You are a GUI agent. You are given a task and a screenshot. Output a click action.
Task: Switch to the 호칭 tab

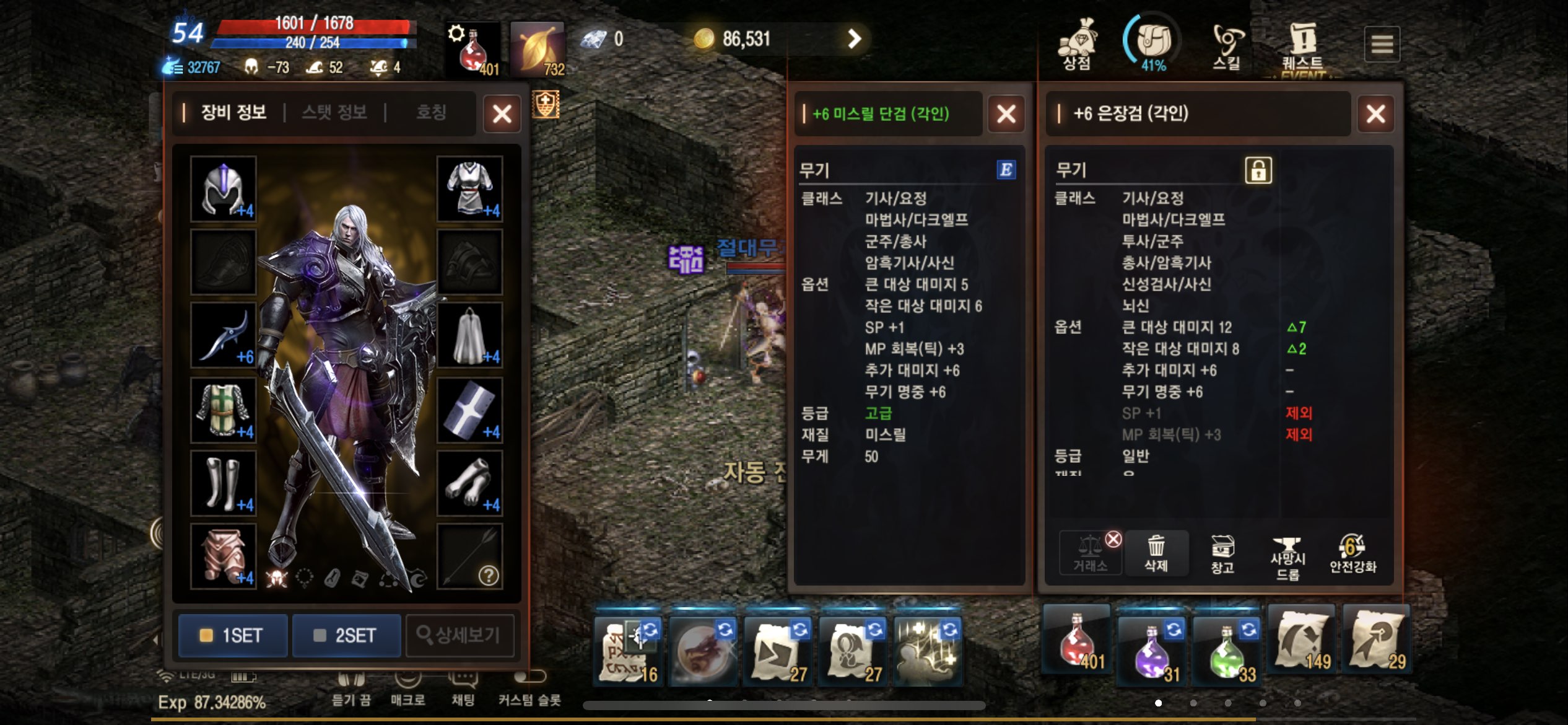(432, 112)
